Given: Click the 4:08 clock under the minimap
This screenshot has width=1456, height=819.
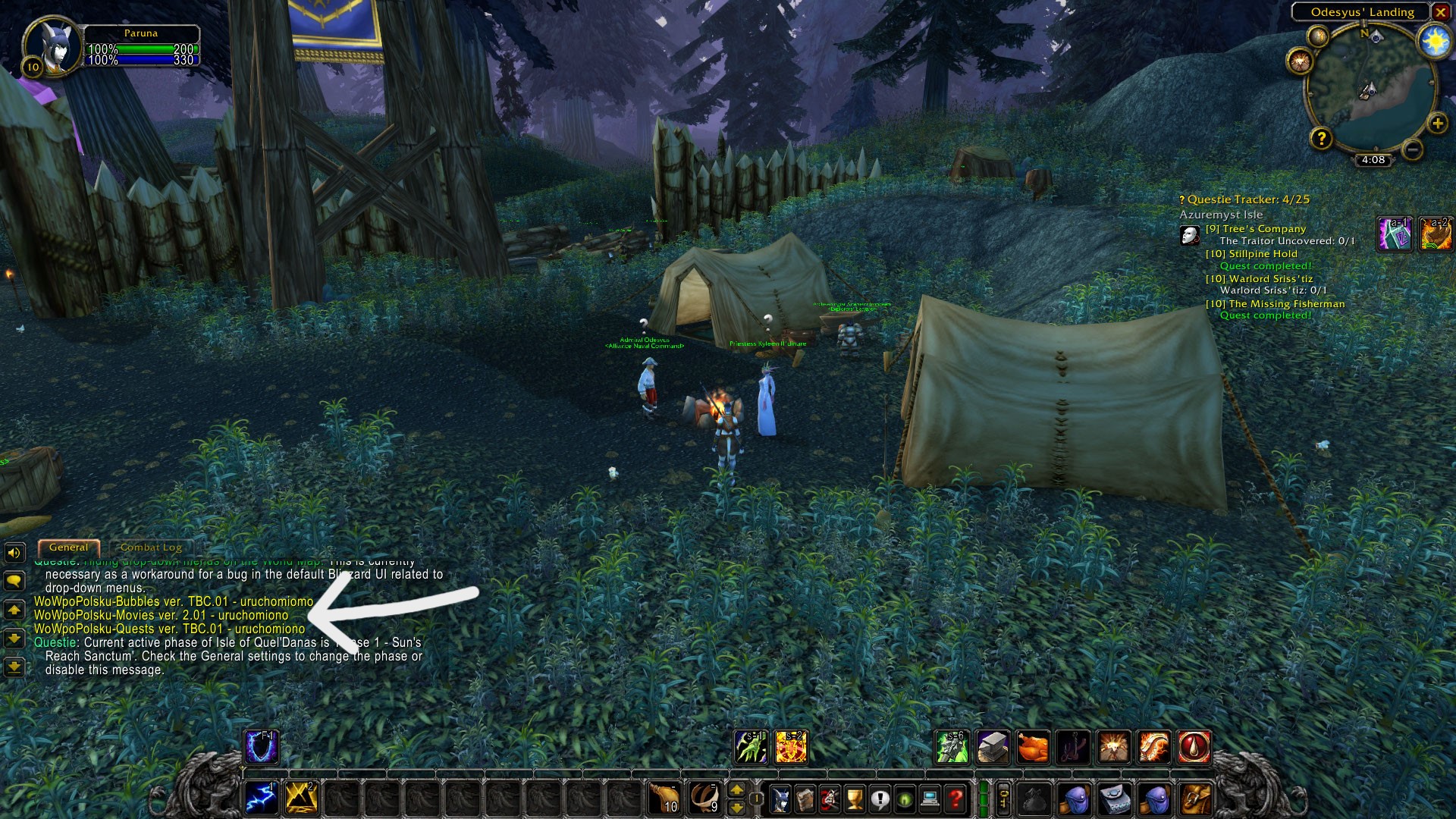Looking at the screenshot, I should point(1373,161).
